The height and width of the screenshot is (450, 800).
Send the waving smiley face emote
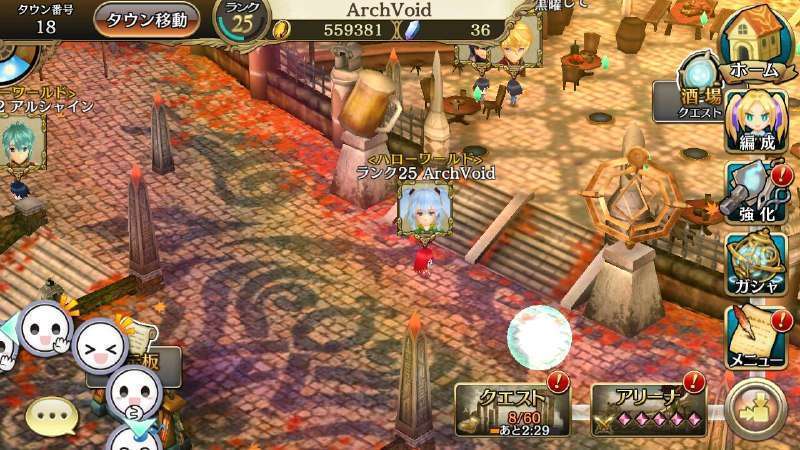(x=45, y=327)
